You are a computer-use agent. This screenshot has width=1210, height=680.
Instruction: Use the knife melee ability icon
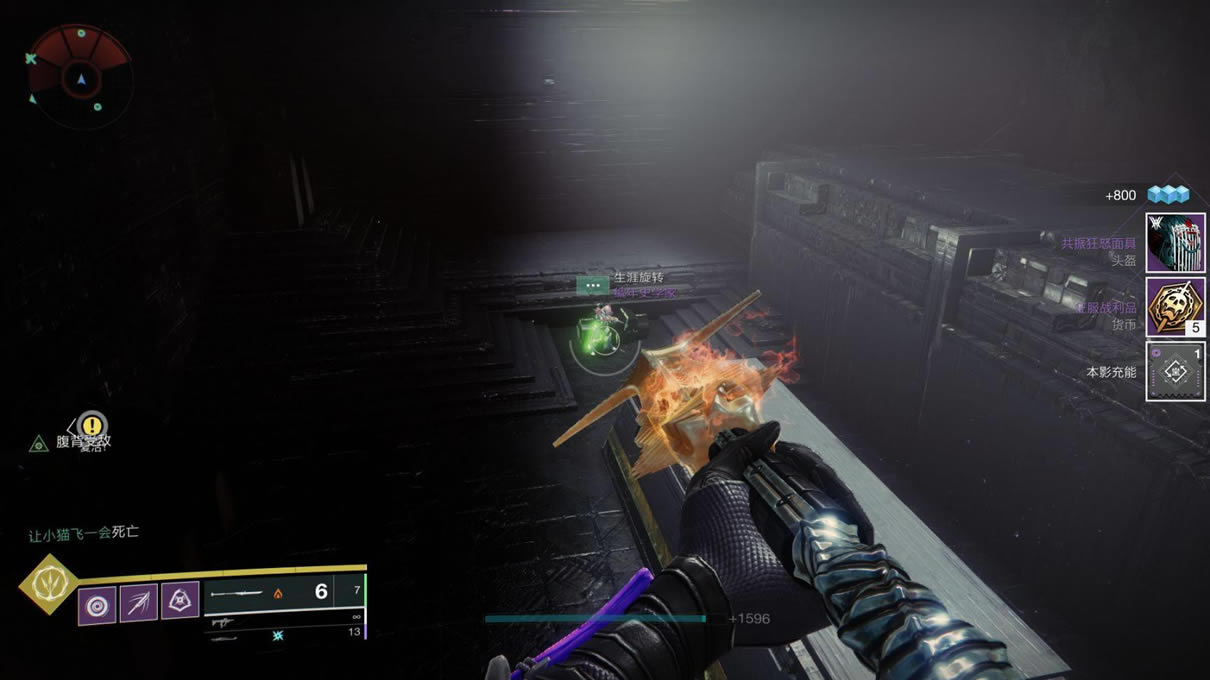(139, 603)
